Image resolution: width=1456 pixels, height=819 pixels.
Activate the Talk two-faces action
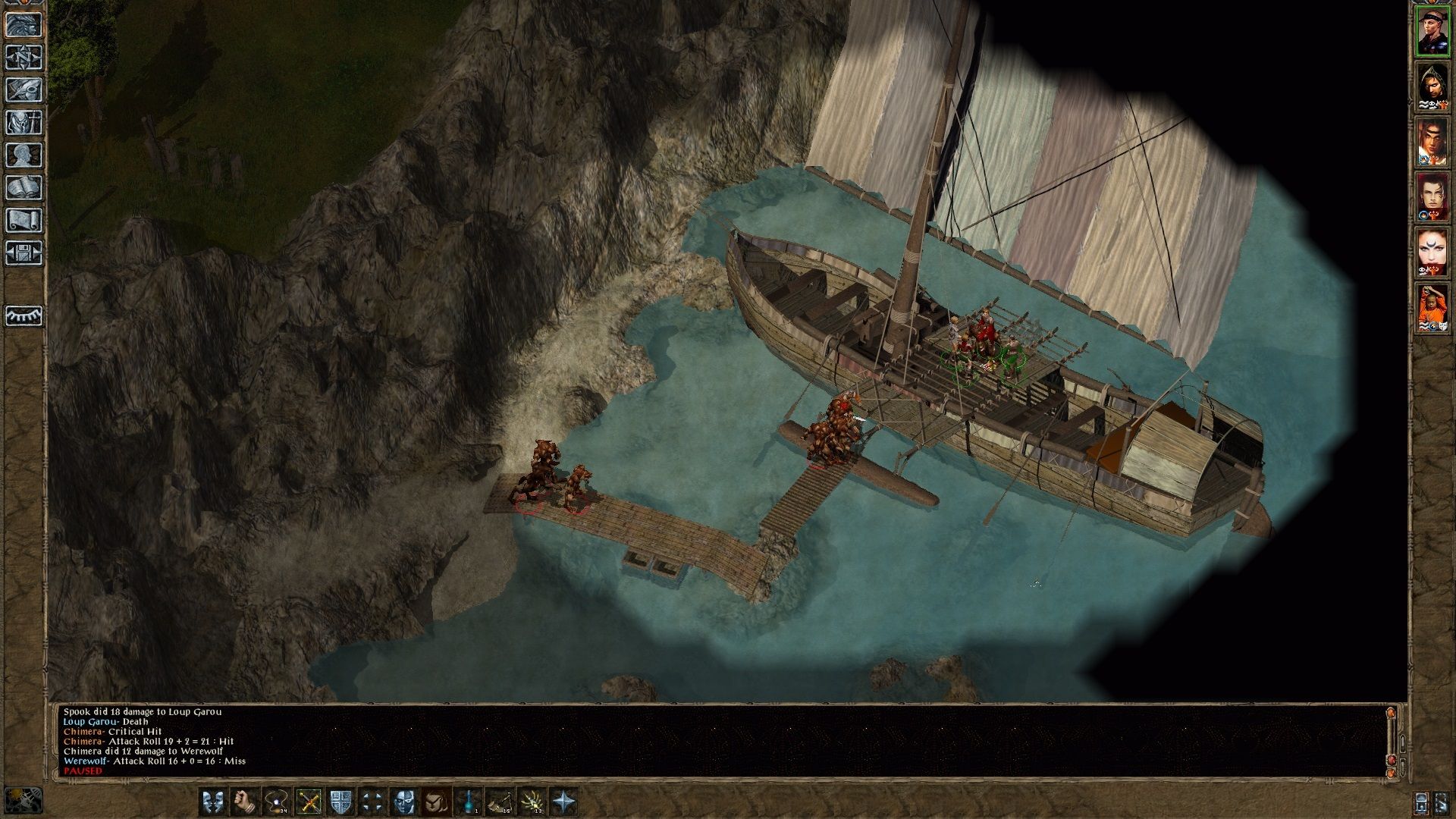213,802
